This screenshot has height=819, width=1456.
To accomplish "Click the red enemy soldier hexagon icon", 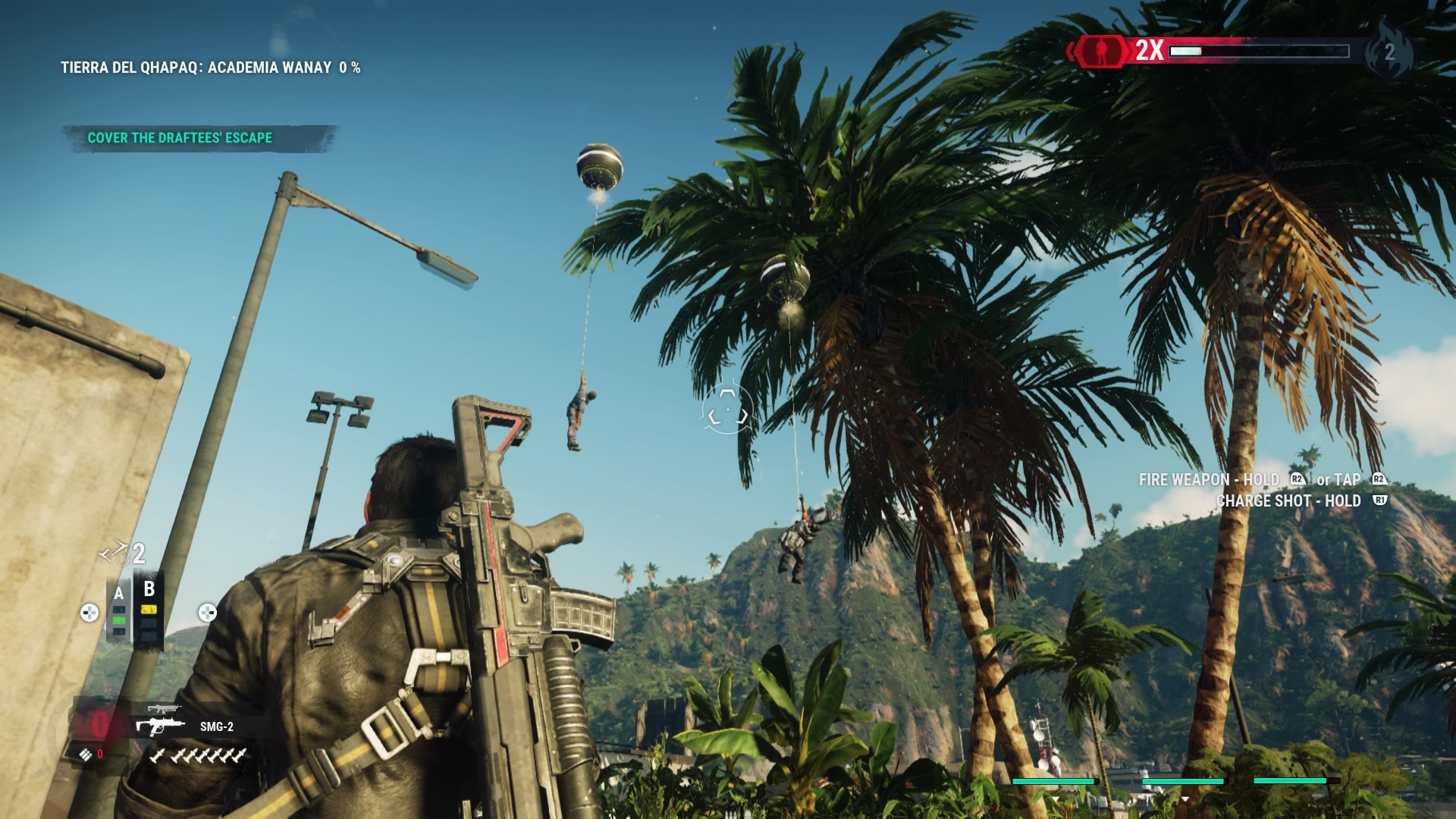I will click(1100, 51).
